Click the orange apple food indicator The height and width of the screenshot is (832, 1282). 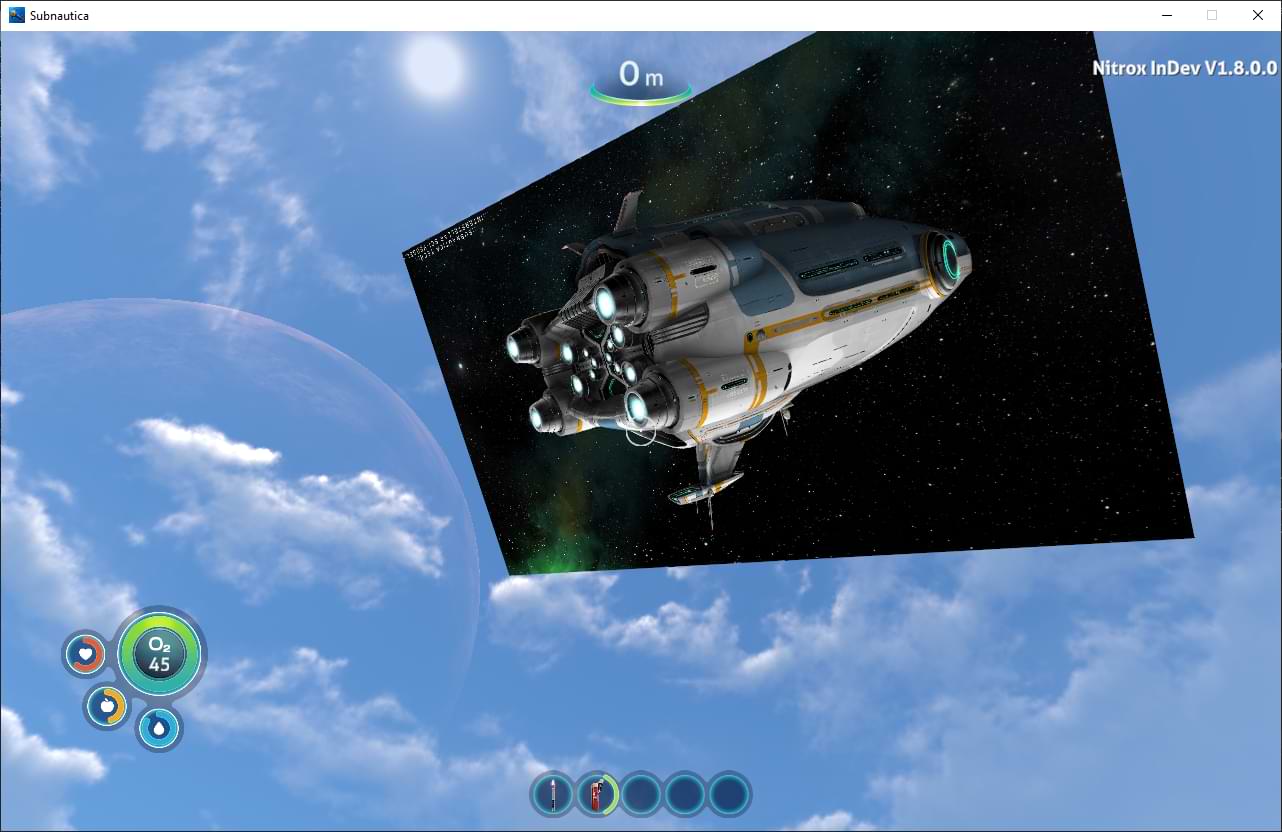click(106, 706)
